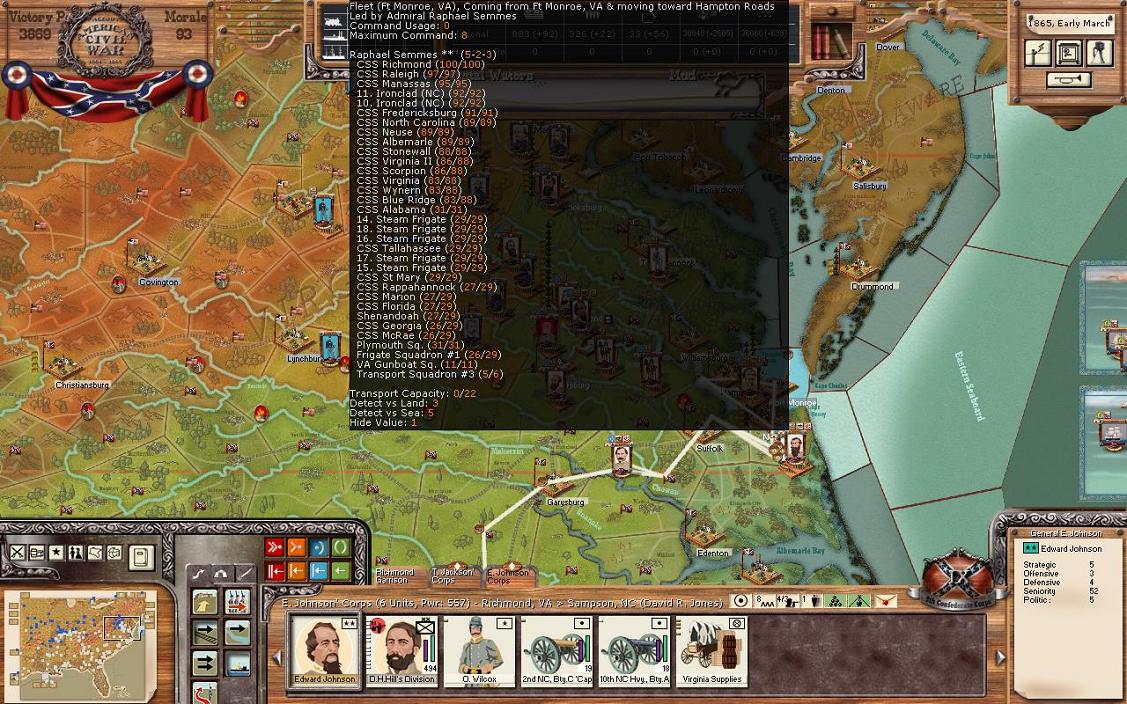Image resolution: width=1127 pixels, height=704 pixels.
Task: Open the E. Johnson' Corps tab
Action: tap(509, 576)
